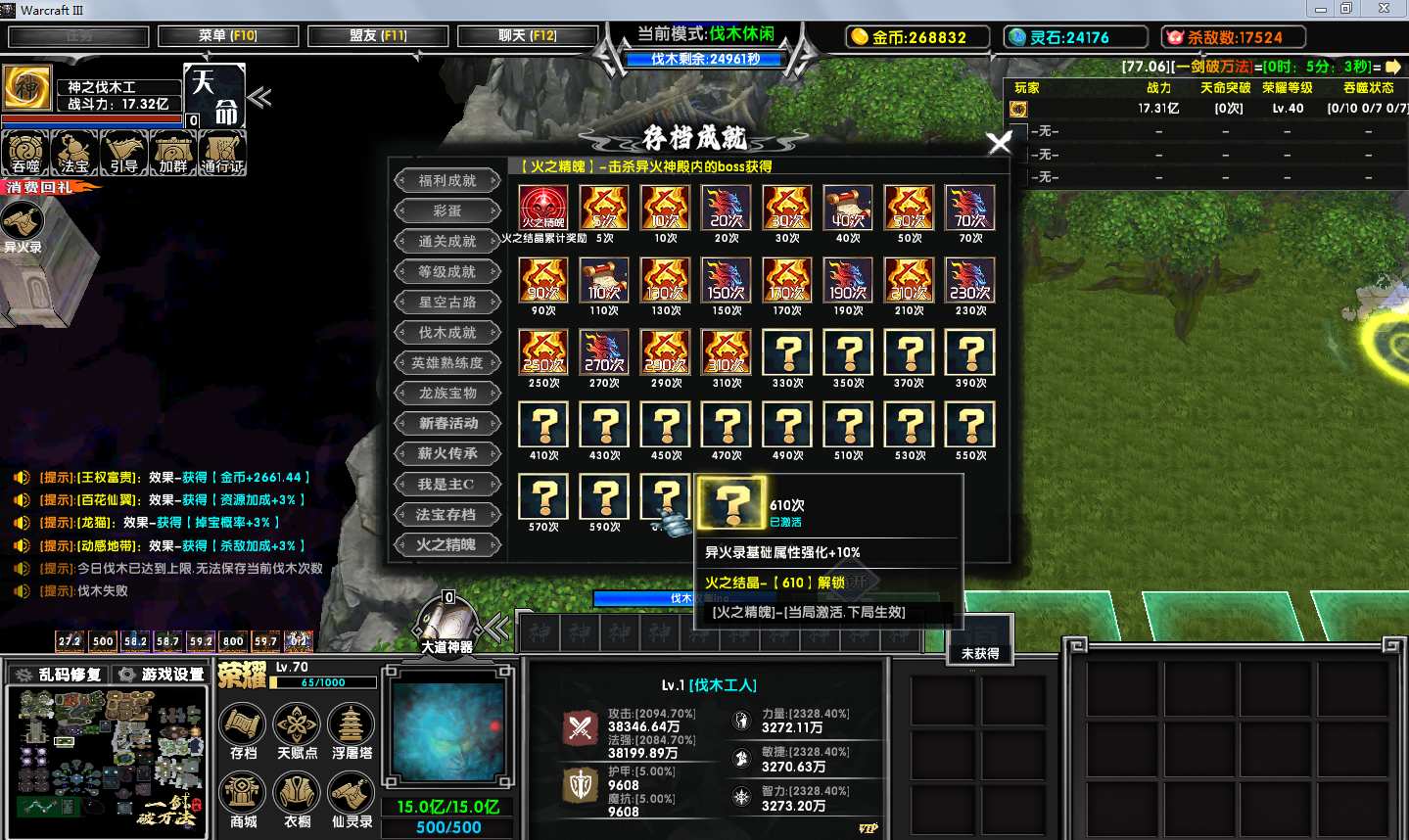Close the 存档成就 achievement panel

coord(1000,143)
